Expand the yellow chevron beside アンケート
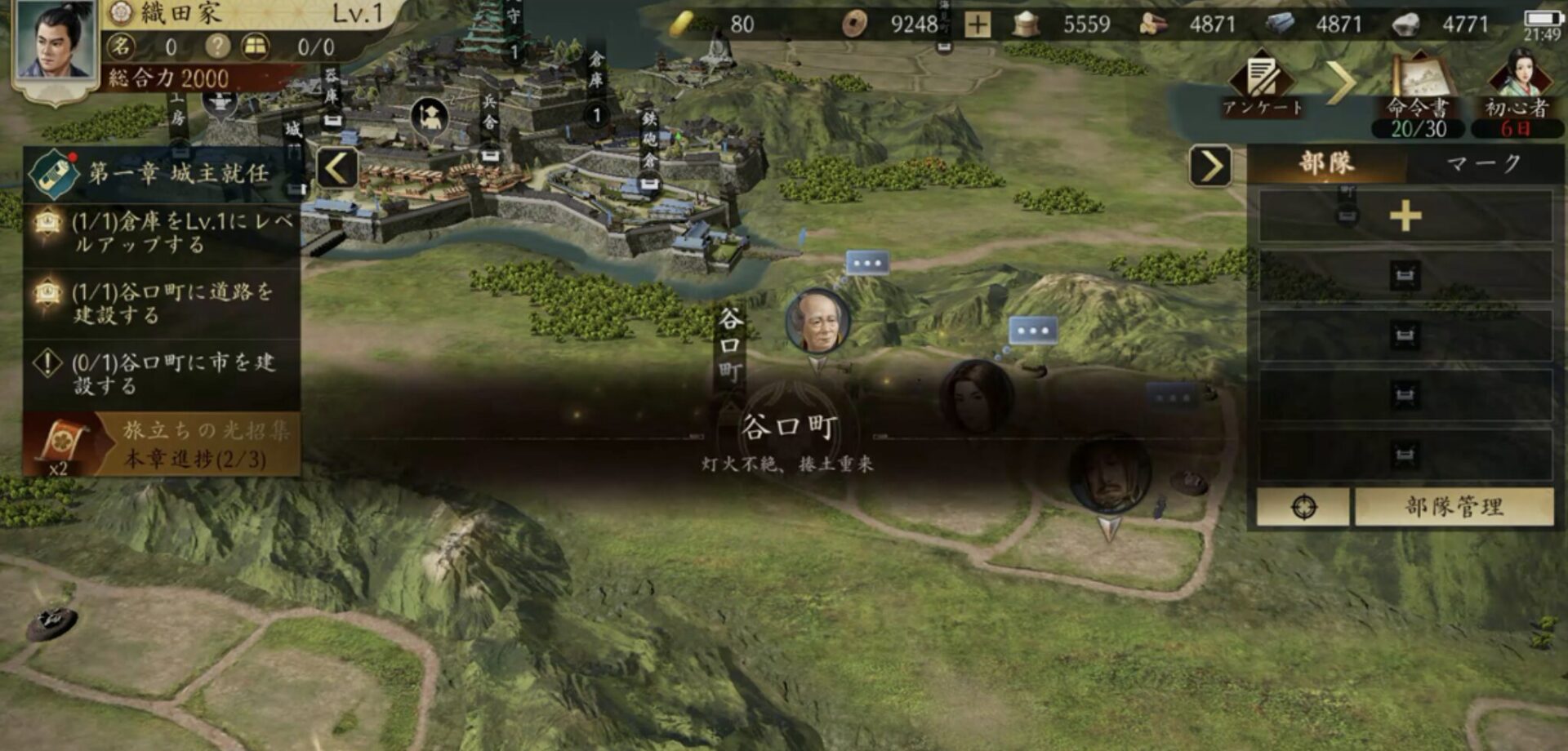 coord(1340,82)
